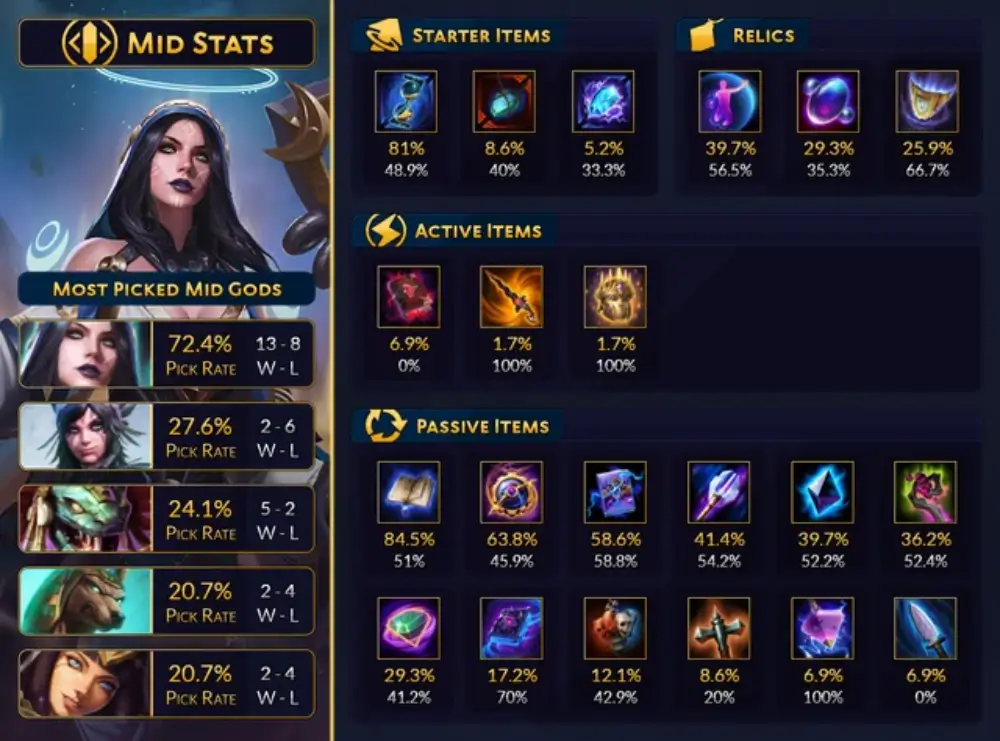This screenshot has height=741, width=1000.
Task: Click the skull passive item icon
Action: (x=615, y=628)
